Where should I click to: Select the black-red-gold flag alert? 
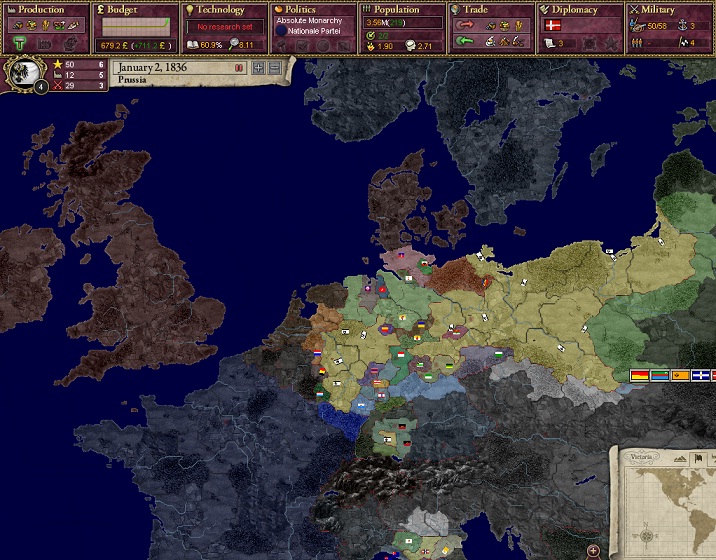point(638,375)
